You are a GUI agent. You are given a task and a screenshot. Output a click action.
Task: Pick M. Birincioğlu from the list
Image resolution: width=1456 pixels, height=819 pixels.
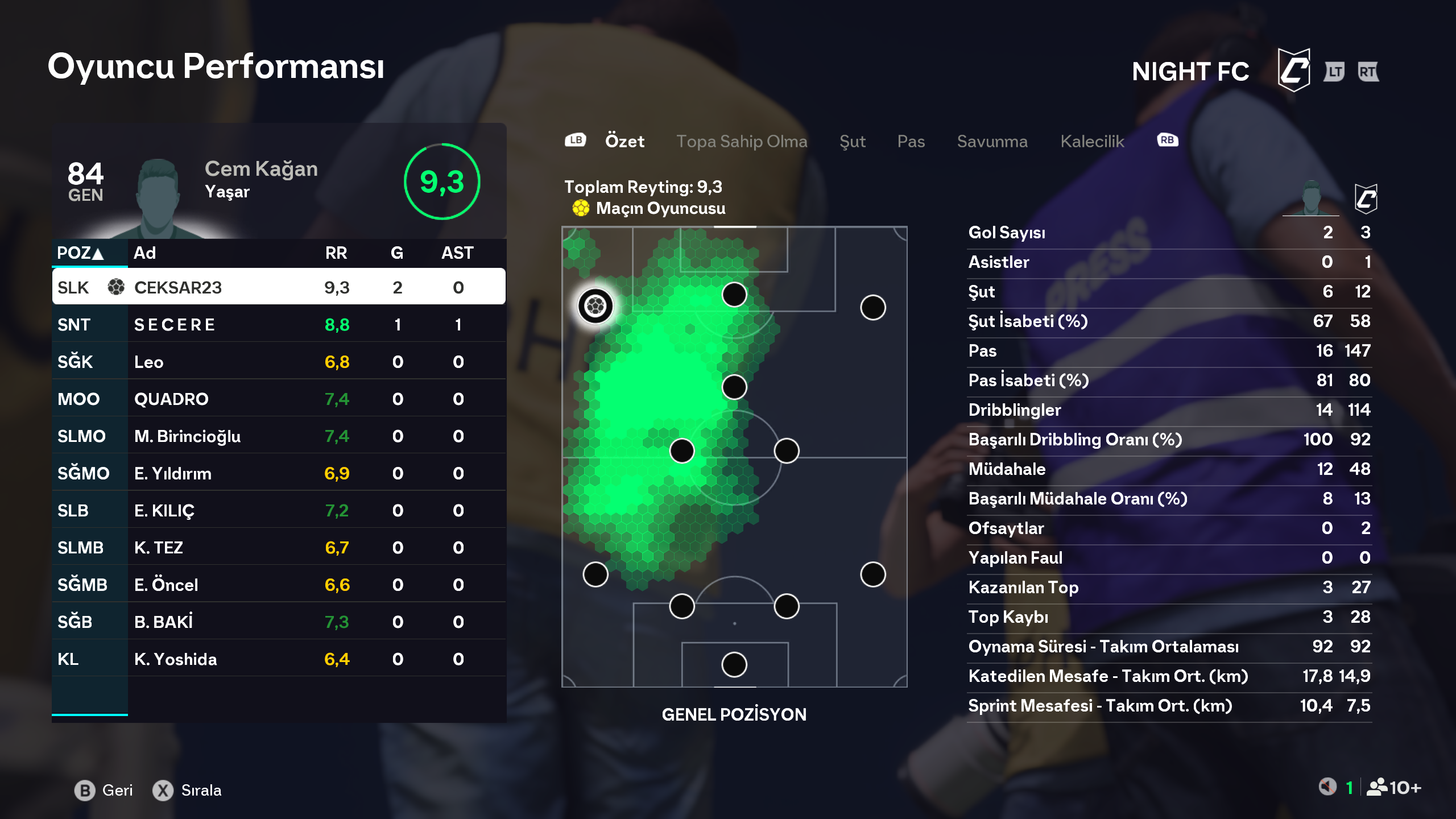coord(279,436)
